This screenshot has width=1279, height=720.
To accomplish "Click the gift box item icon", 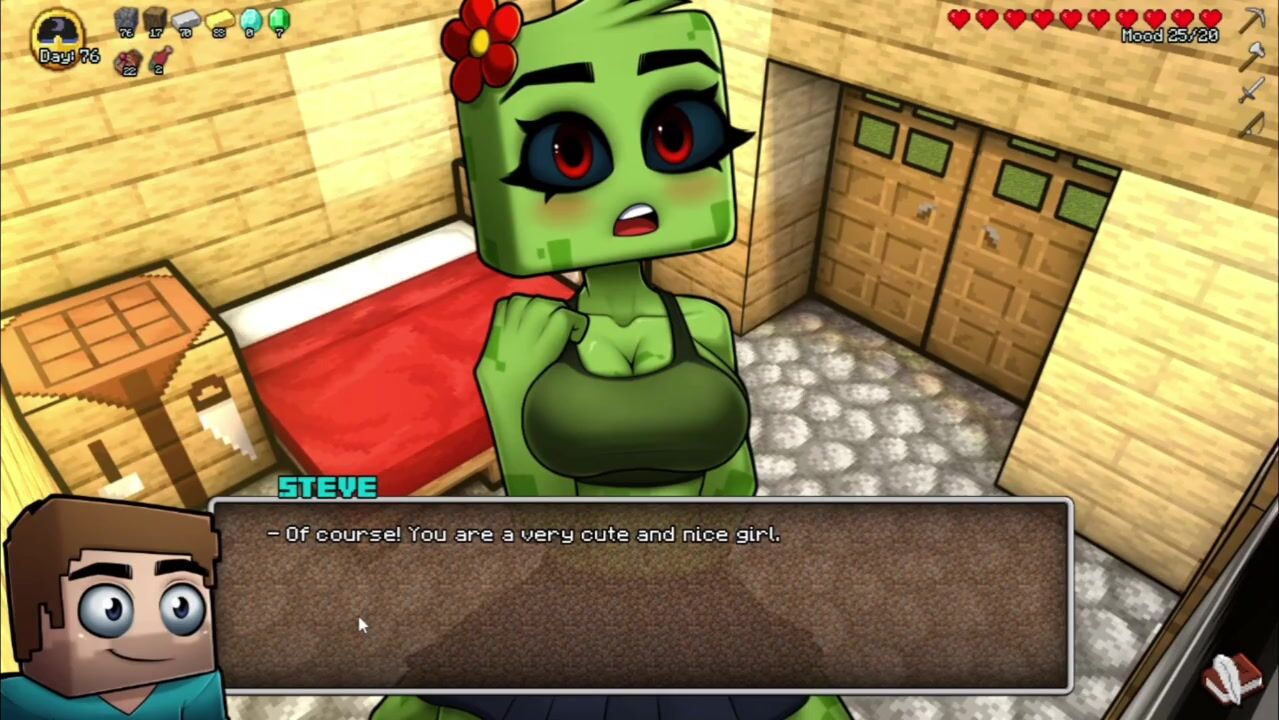I will pos(127,62).
